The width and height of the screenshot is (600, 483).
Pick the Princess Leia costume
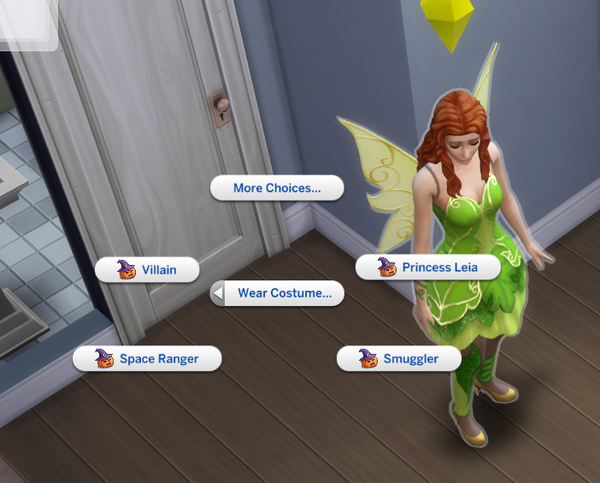click(427, 267)
